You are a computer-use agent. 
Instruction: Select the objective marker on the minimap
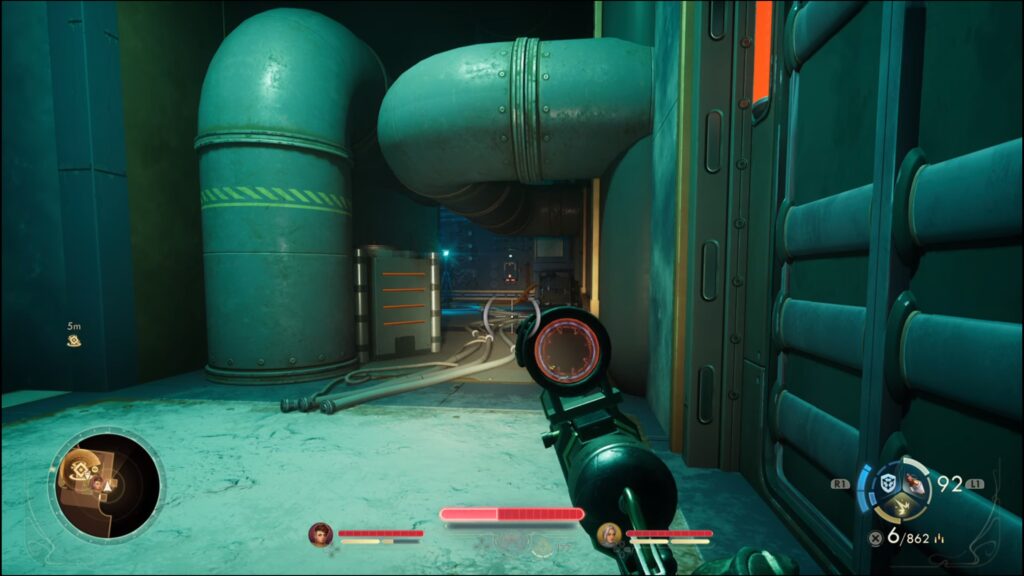click(x=78, y=471)
